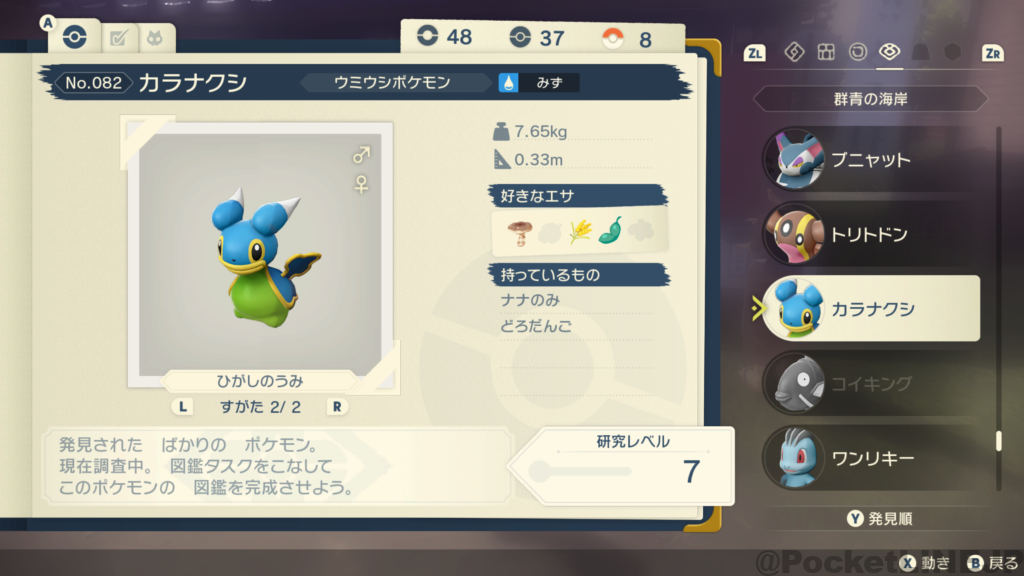The height and width of the screenshot is (576, 1024).
Task: Switch to the Pokémon face tab
Action: [156, 39]
